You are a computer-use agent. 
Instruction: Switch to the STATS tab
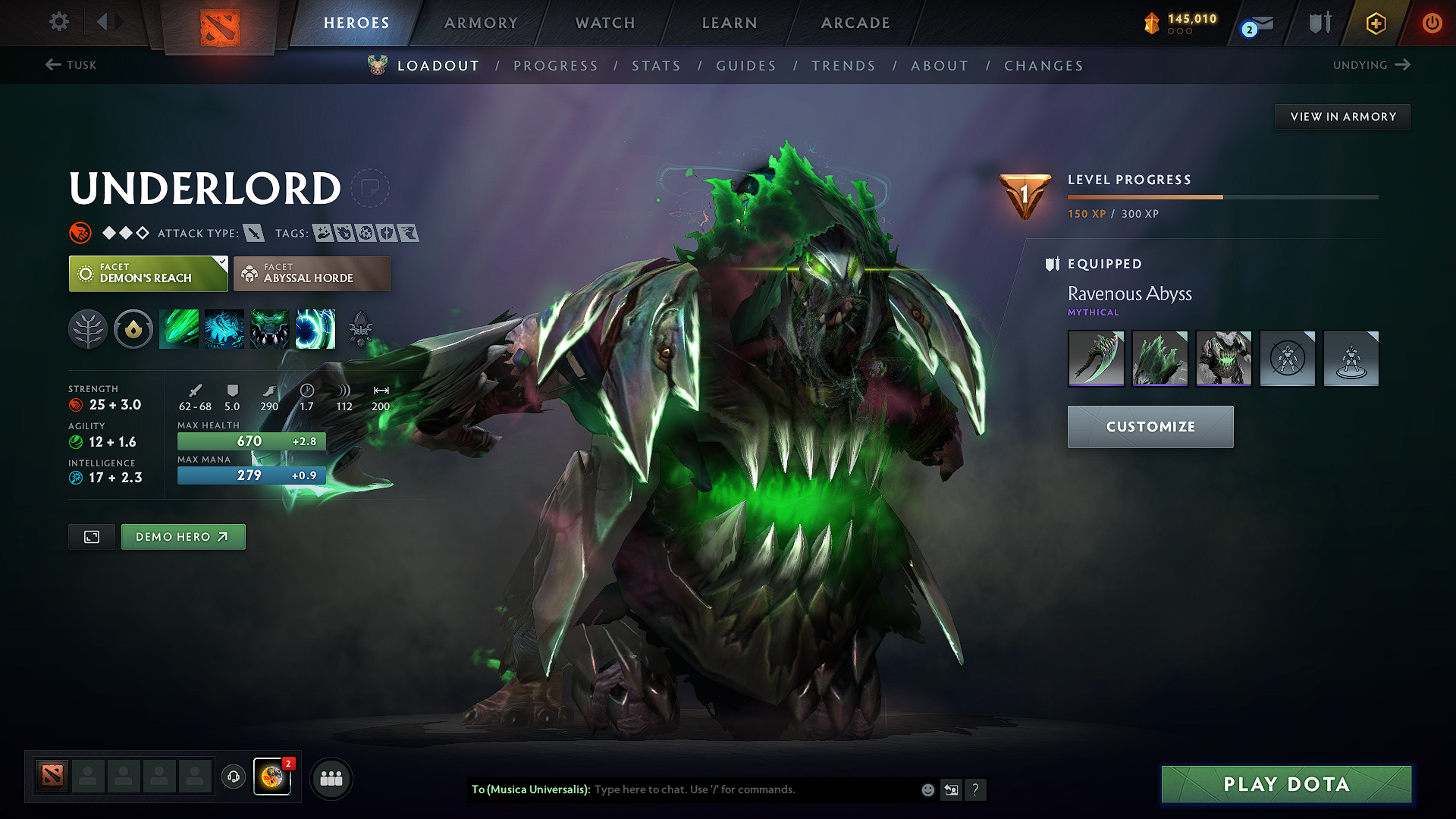pos(657,65)
